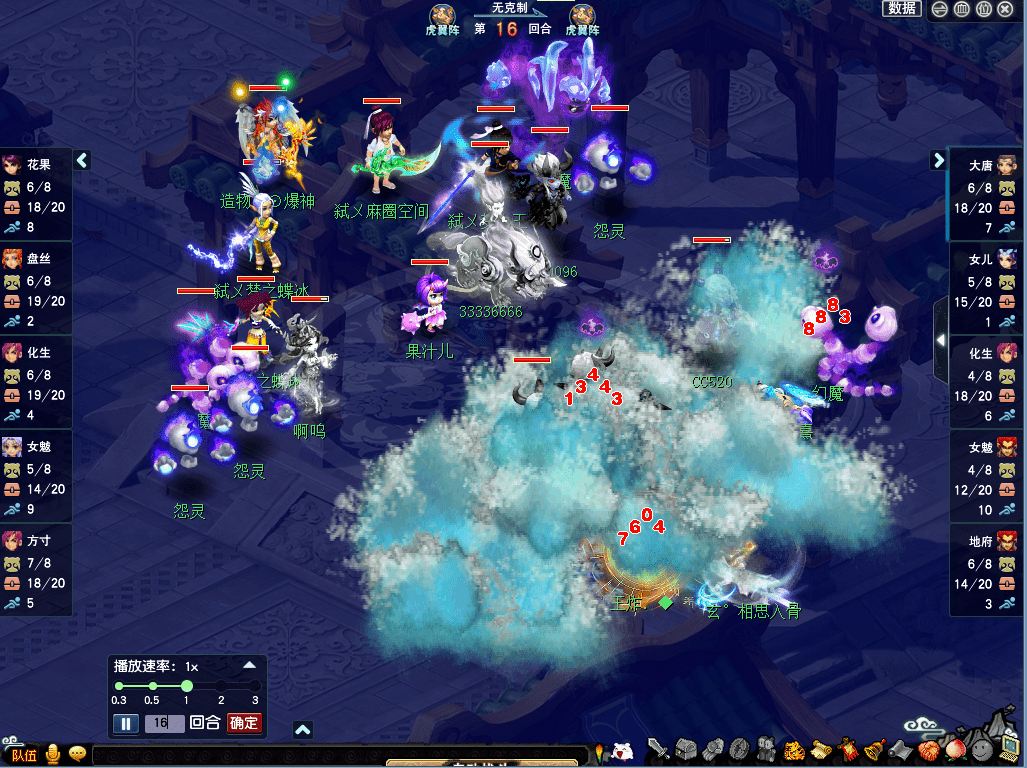Activate the microphone voice chat icon

click(x=52, y=754)
